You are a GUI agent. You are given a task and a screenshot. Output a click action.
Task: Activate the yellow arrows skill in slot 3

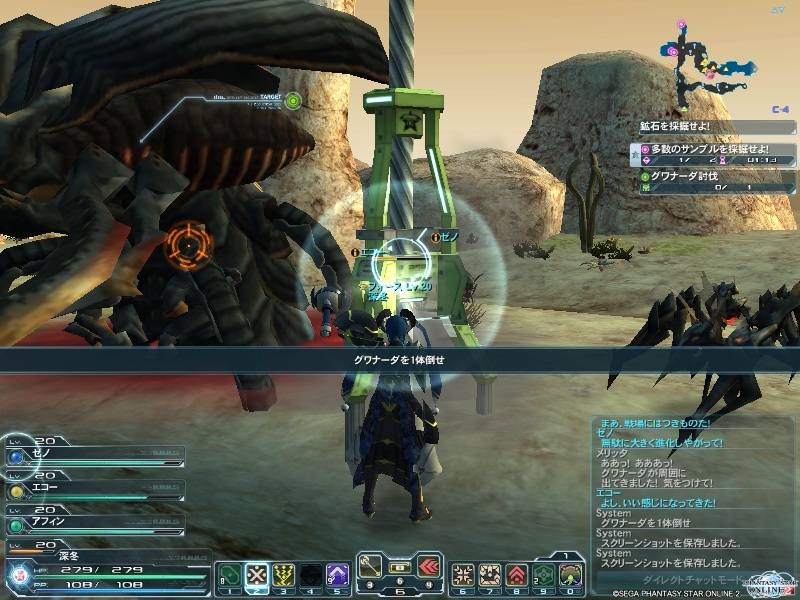(283, 574)
